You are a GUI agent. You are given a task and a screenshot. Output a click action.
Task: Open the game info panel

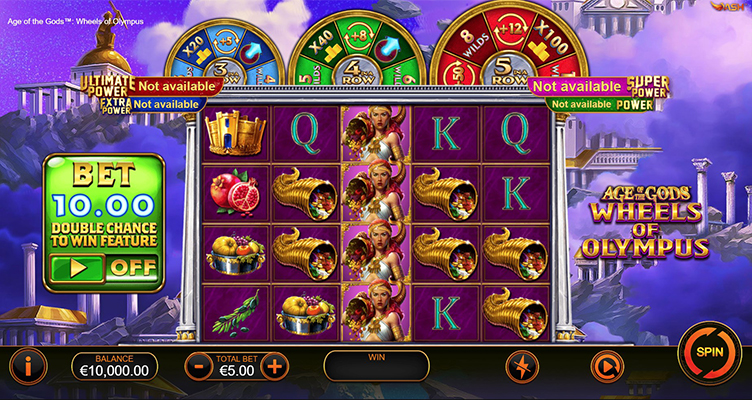(x=28, y=366)
